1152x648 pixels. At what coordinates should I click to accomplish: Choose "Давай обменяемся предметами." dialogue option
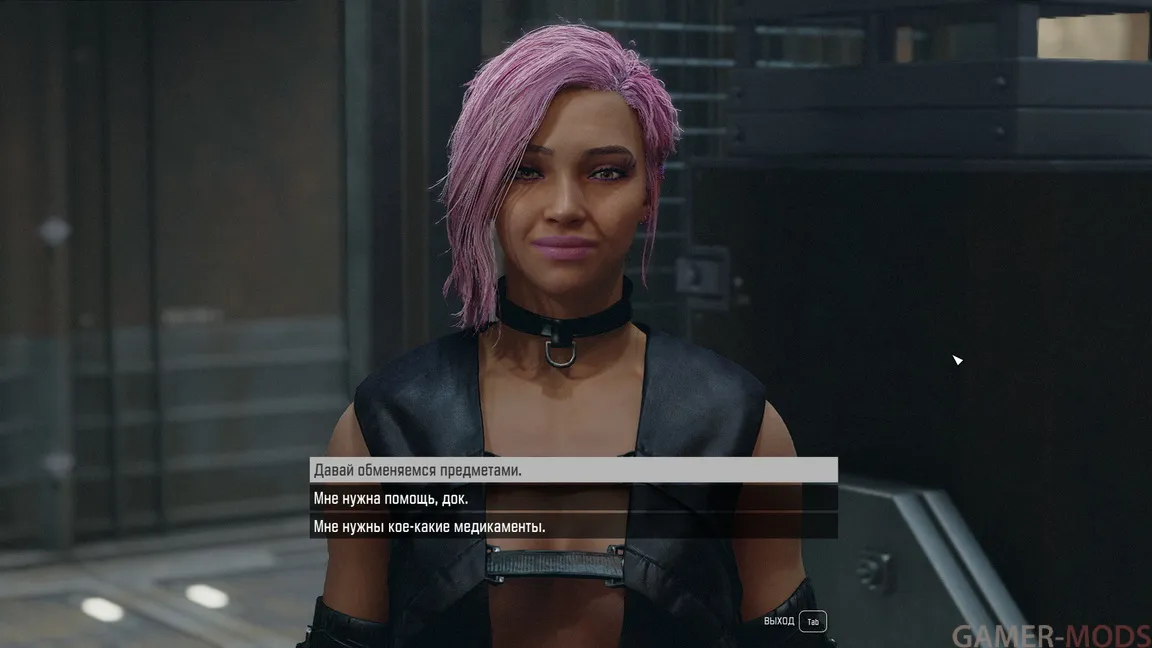pyautogui.click(x=572, y=470)
